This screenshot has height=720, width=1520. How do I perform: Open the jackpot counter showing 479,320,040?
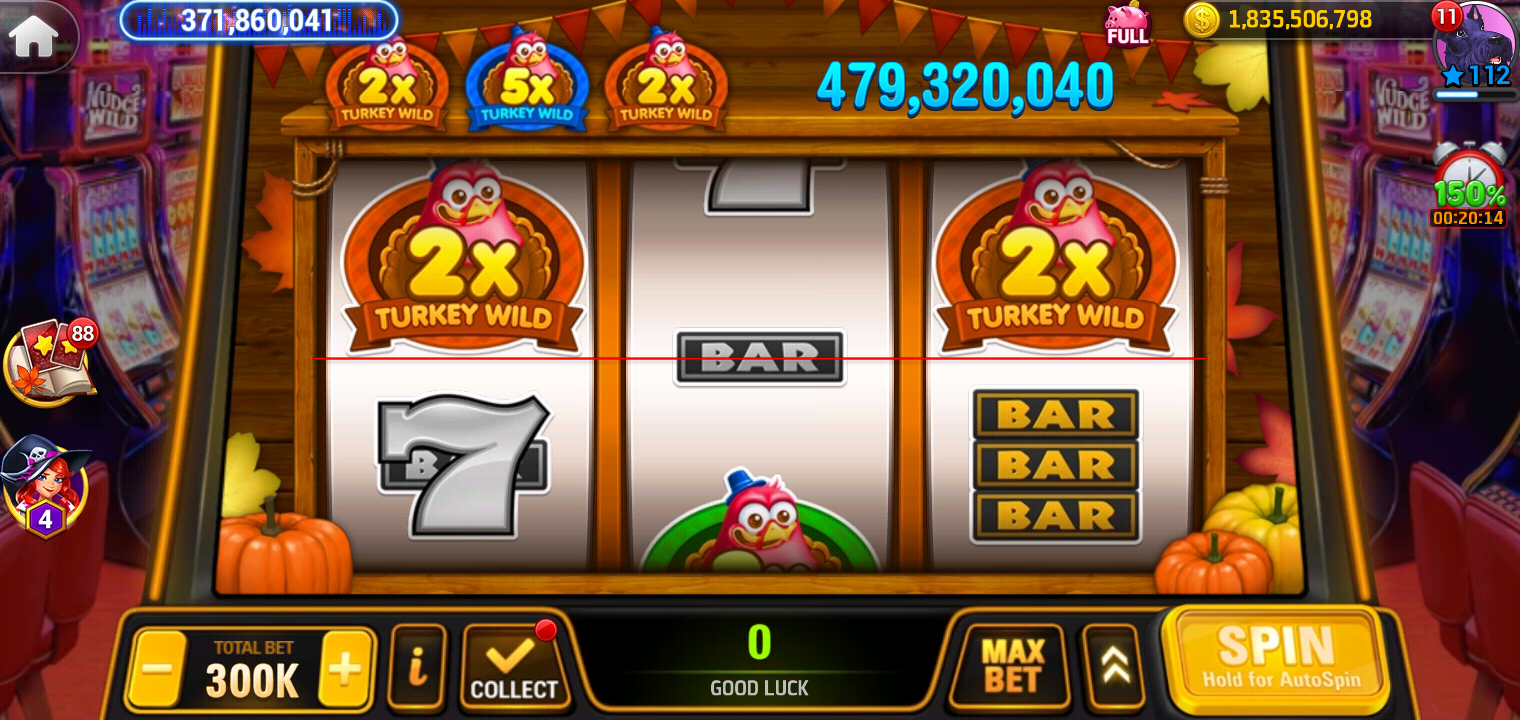pos(965,88)
